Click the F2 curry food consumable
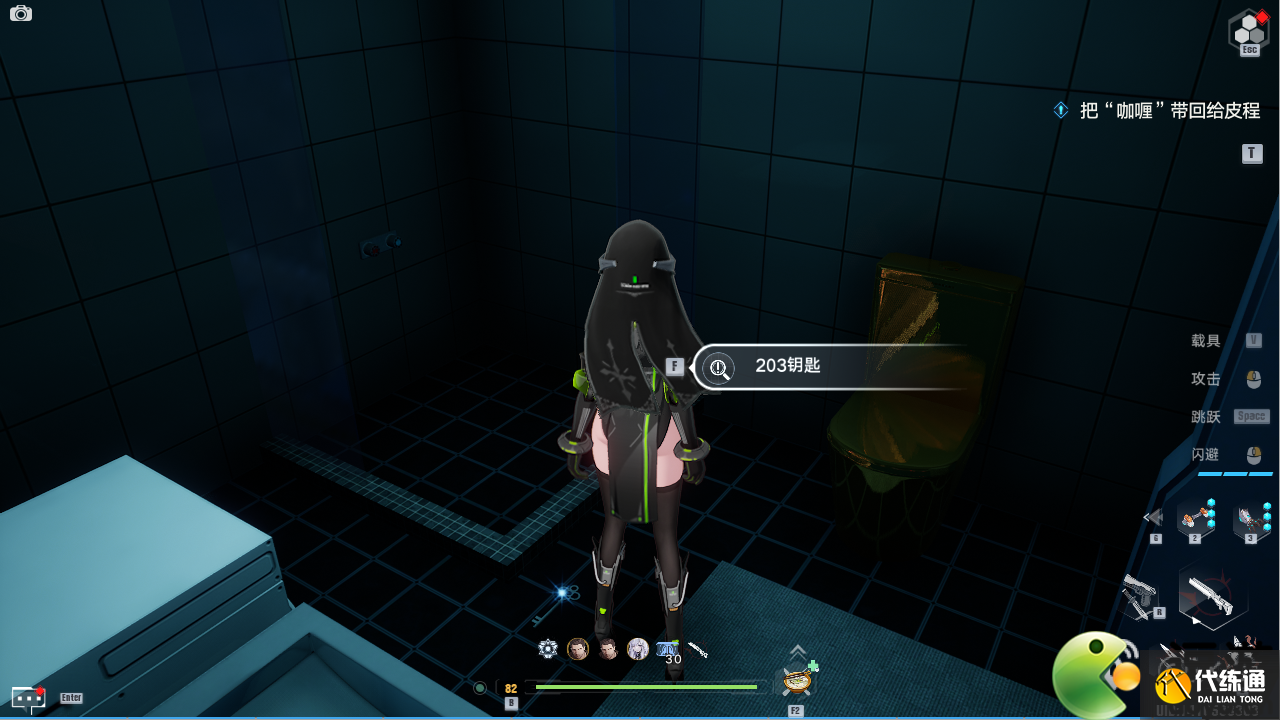The width and height of the screenshot is (1280, 720). click(797, 680)
